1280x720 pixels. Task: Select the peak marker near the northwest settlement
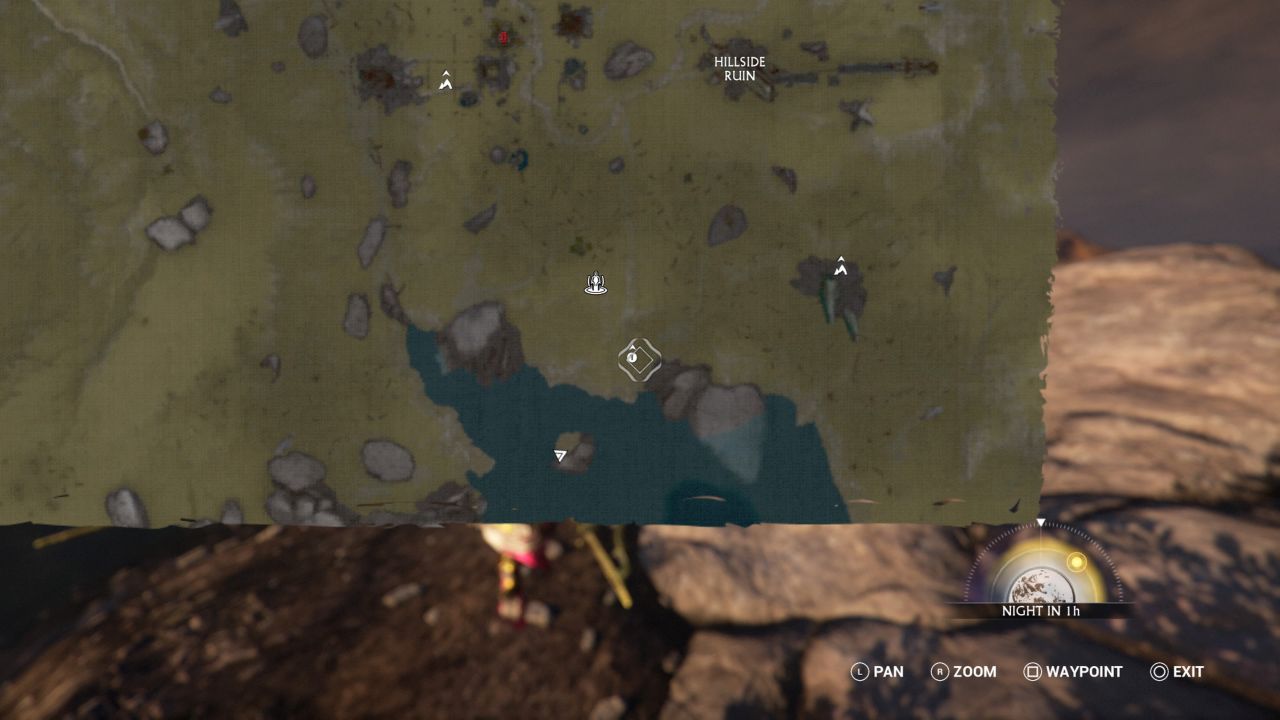click(444, 82)
